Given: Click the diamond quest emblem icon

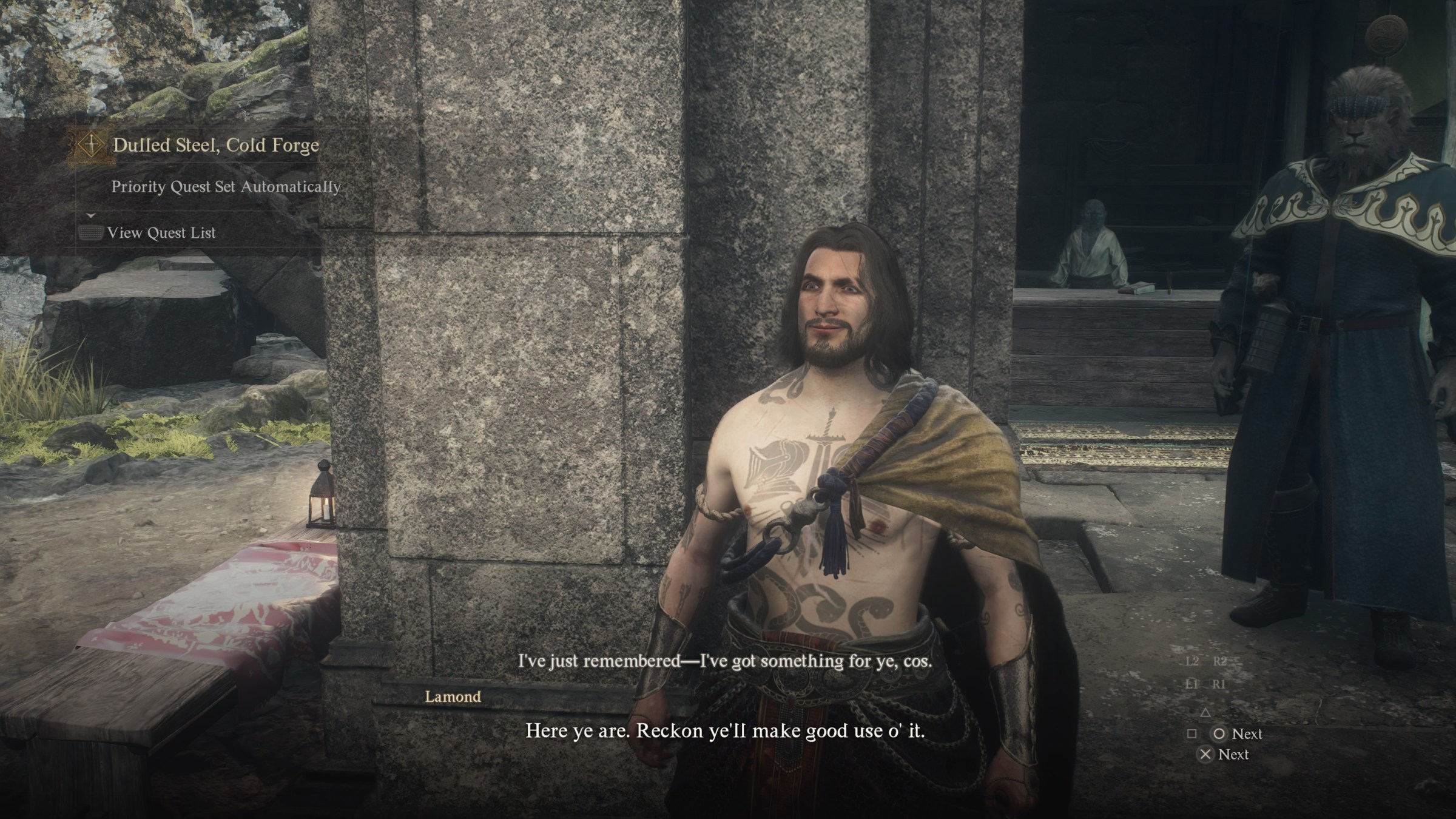Looking at the screenshot, I should tap(91, 146).
